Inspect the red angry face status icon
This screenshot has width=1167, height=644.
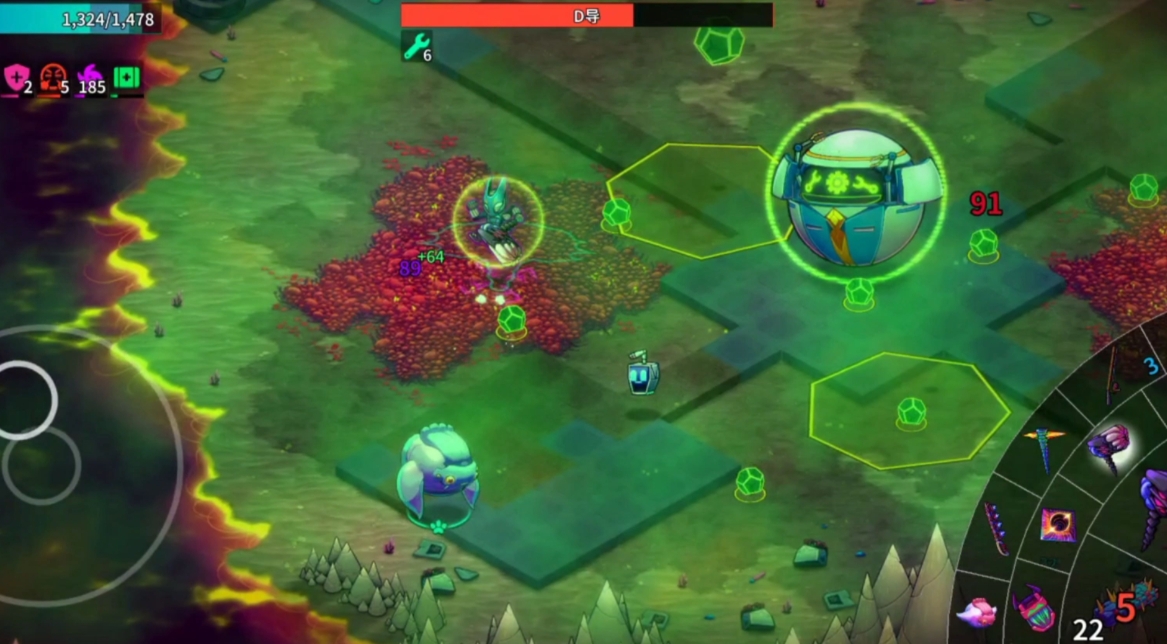52,78
